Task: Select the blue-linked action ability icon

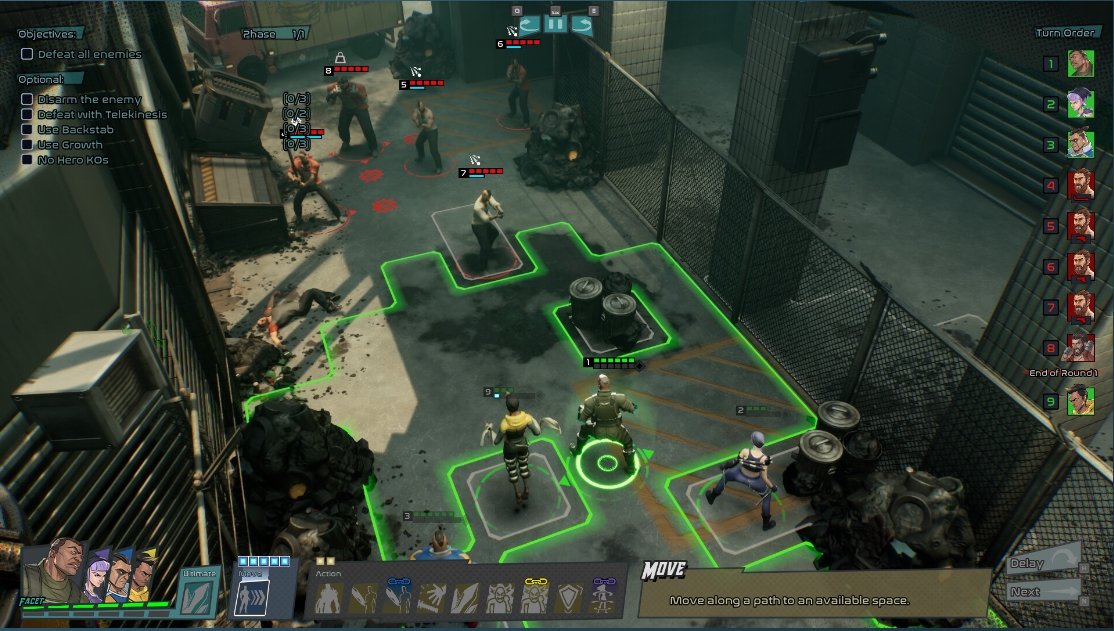Action: [397, 598]
